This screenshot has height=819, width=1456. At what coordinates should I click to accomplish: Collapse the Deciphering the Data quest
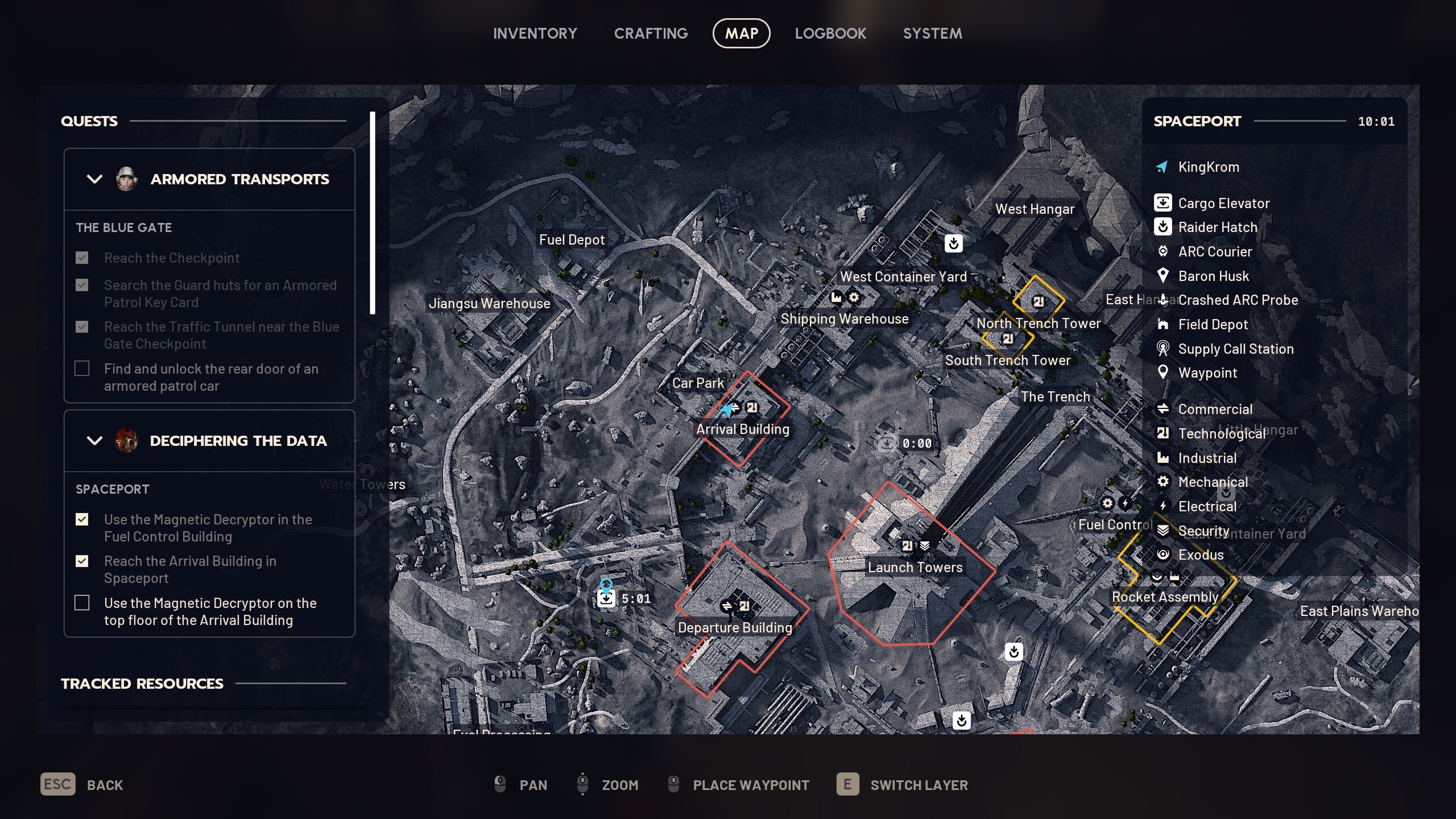point(94,441)
